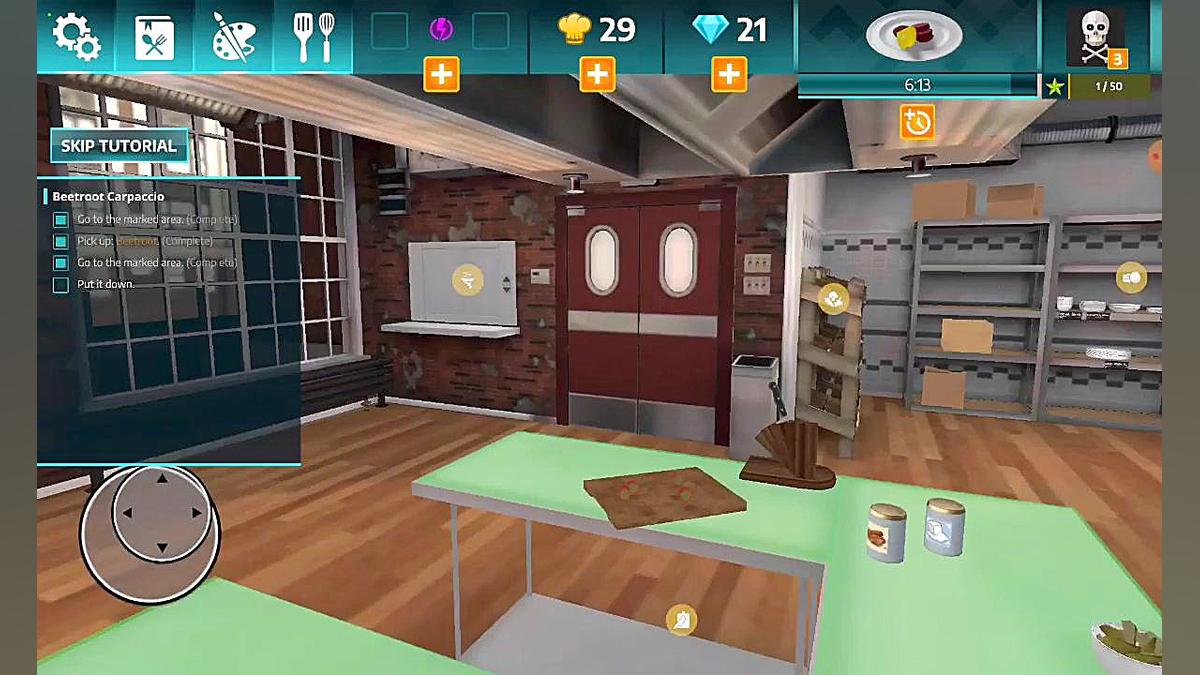Image resolution: width=1200 pixels, height=675 pixels.
Task: Open the kitchen utensils menu
Action: click(x=312, y=37)
